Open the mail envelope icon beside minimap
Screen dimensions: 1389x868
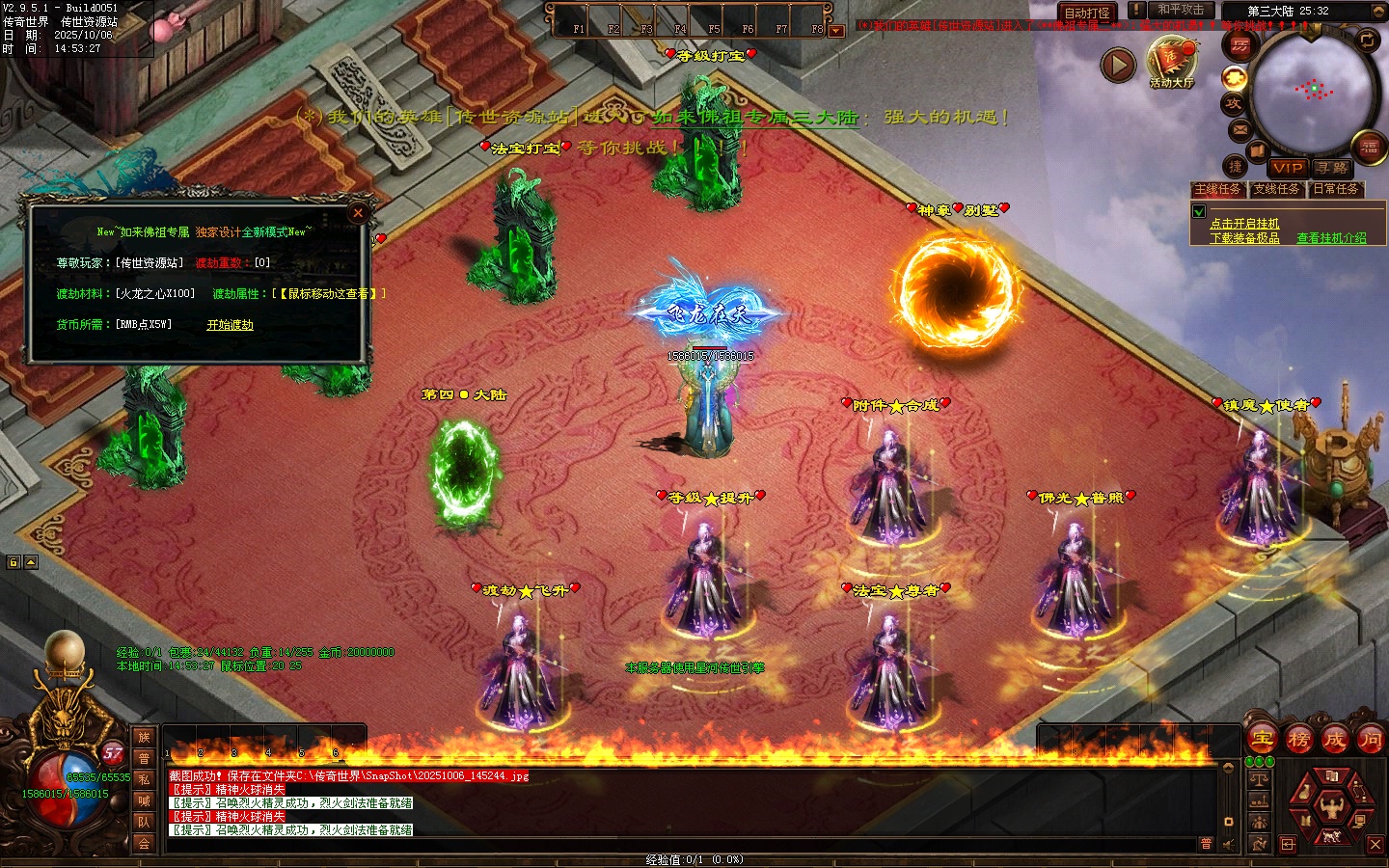click(1240, 129)
